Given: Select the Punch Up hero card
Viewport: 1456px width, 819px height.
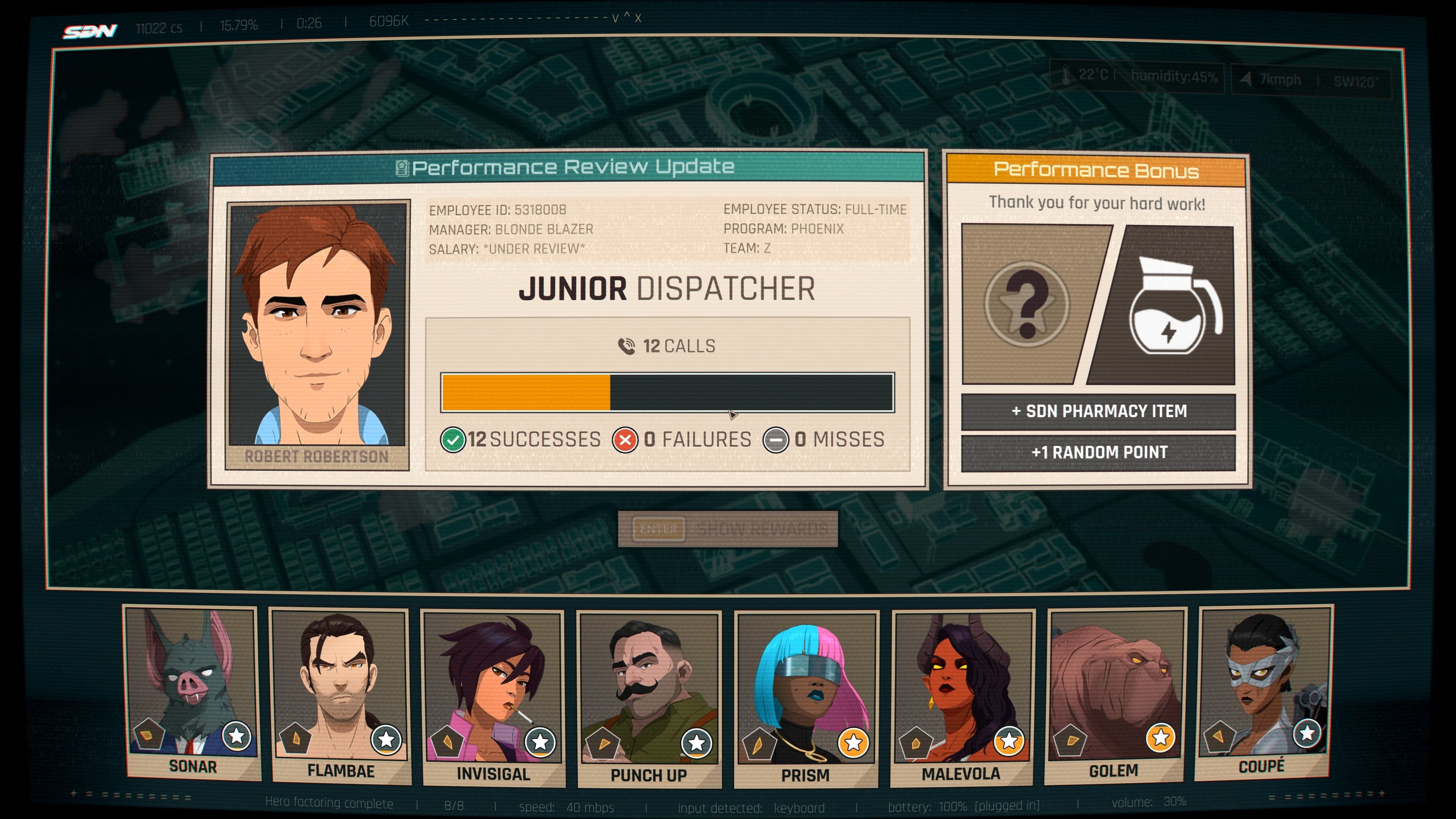Looking at the screenshot, I should [649, 698].
